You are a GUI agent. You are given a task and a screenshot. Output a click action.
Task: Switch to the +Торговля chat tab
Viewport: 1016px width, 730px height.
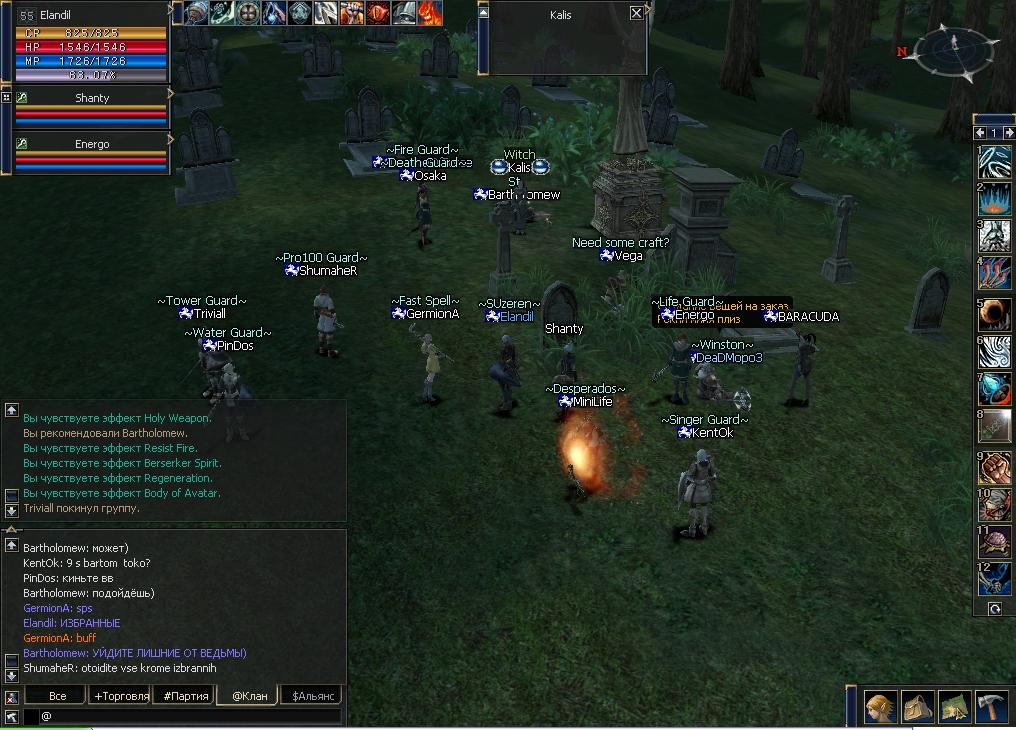pyautogui.click(x=121, y=696)
